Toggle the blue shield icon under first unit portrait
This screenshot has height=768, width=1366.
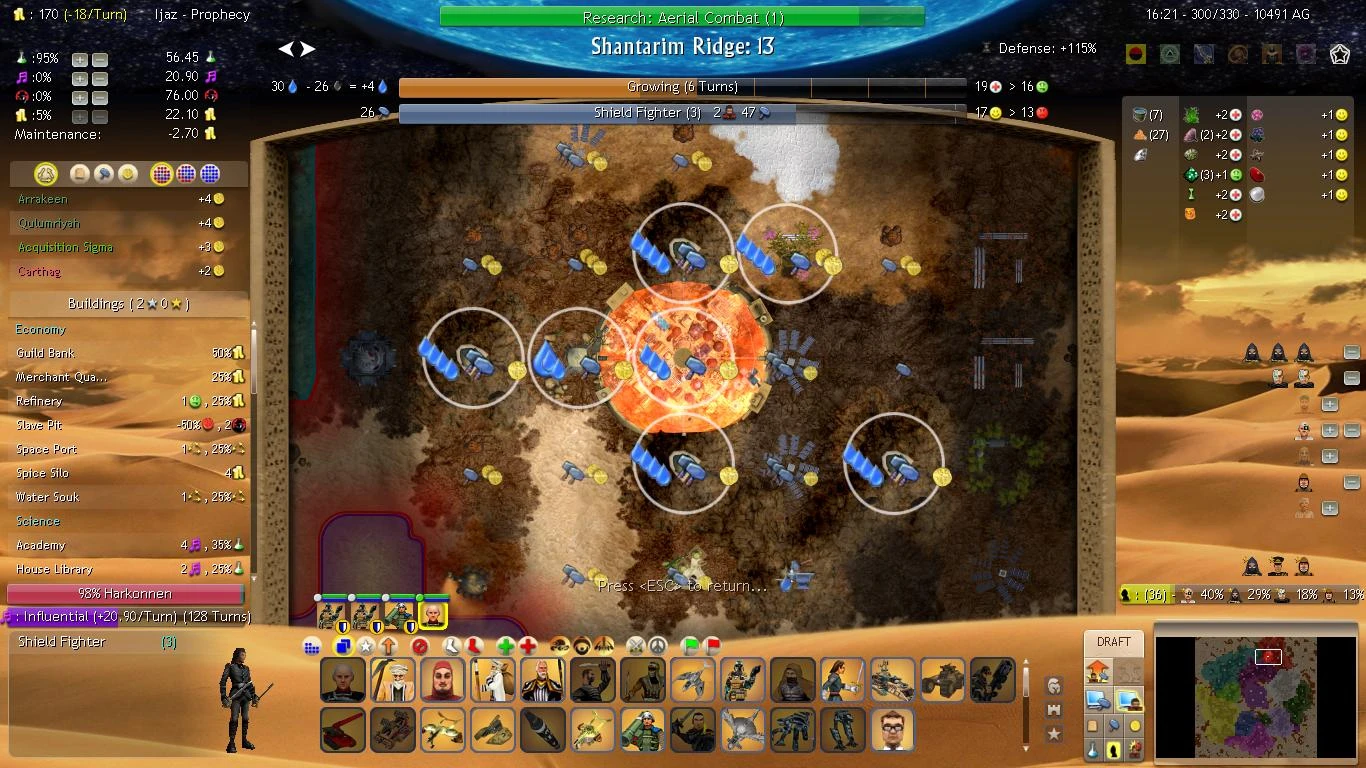coord(341,625)
